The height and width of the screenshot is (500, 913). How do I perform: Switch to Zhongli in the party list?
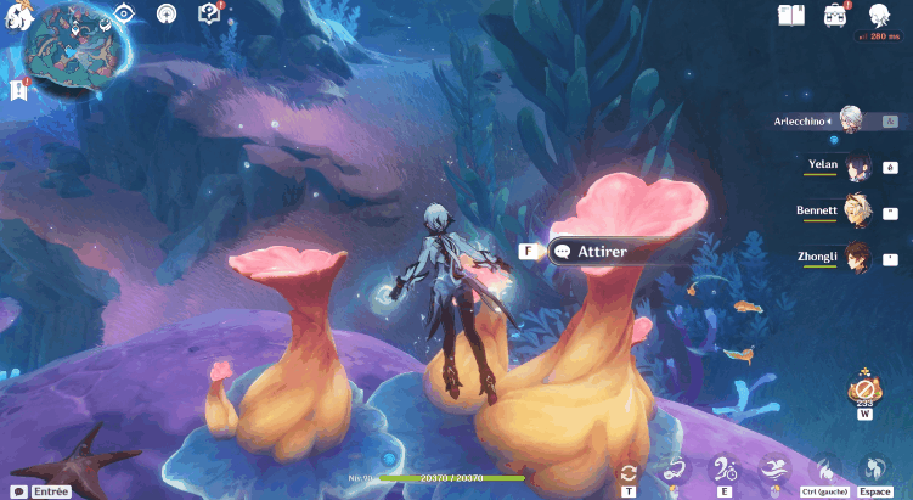pyautogui.click(x=858, y=257)
